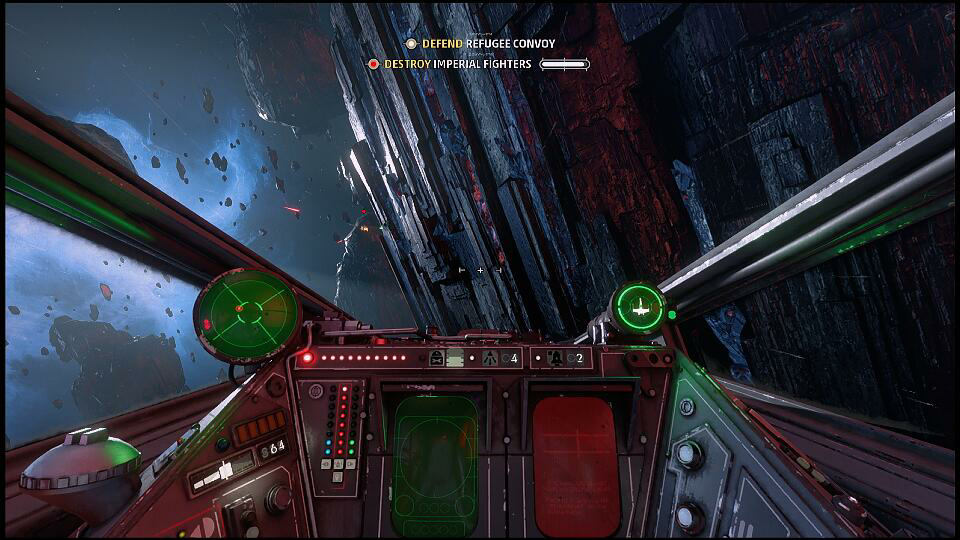Select the Destroy Imperial Fighters objective
Image resolution: width=960 pixels, height=540 pixels.
coord(457,64)
